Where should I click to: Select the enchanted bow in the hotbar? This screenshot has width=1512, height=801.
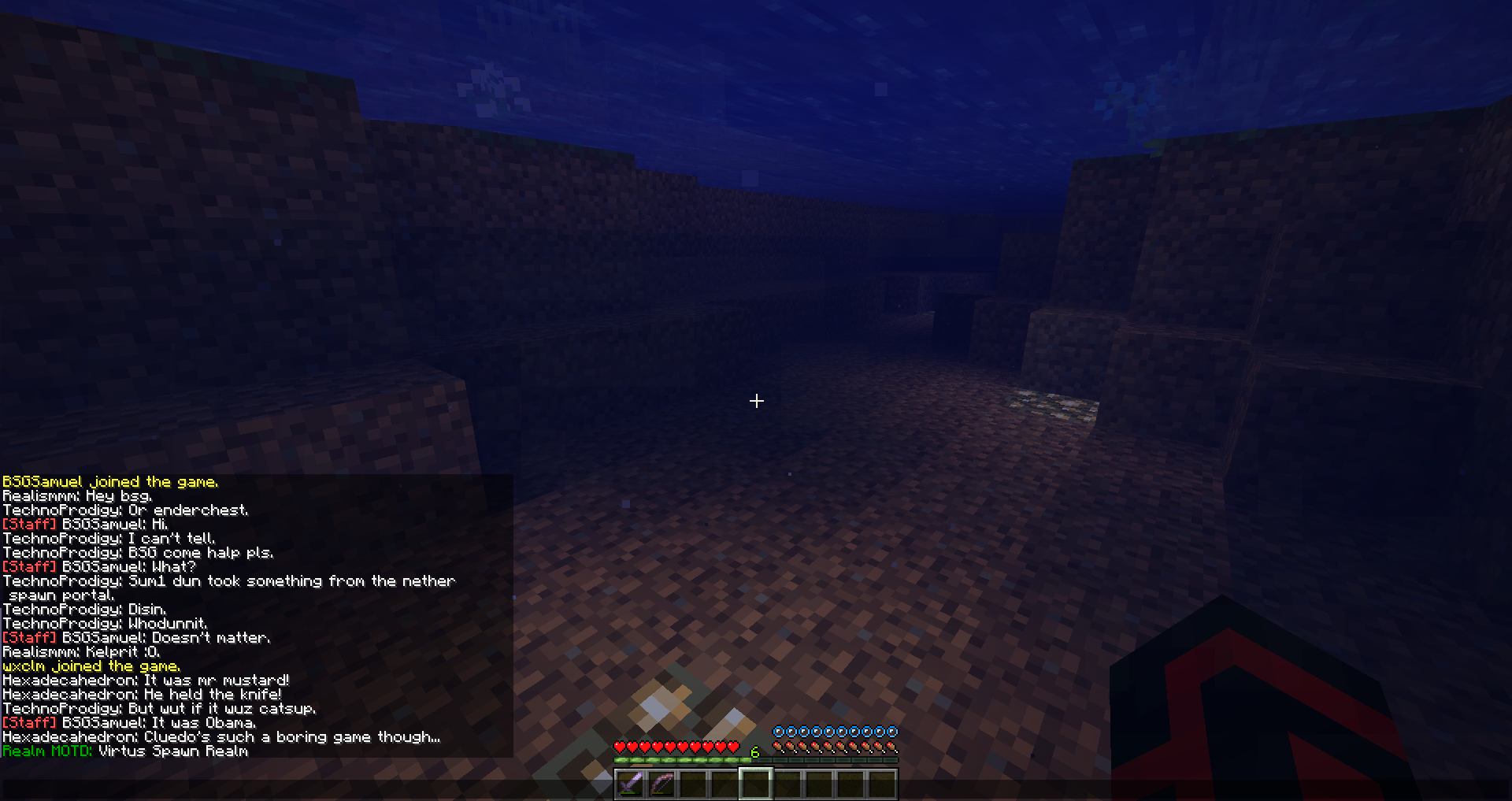point(663,782)
